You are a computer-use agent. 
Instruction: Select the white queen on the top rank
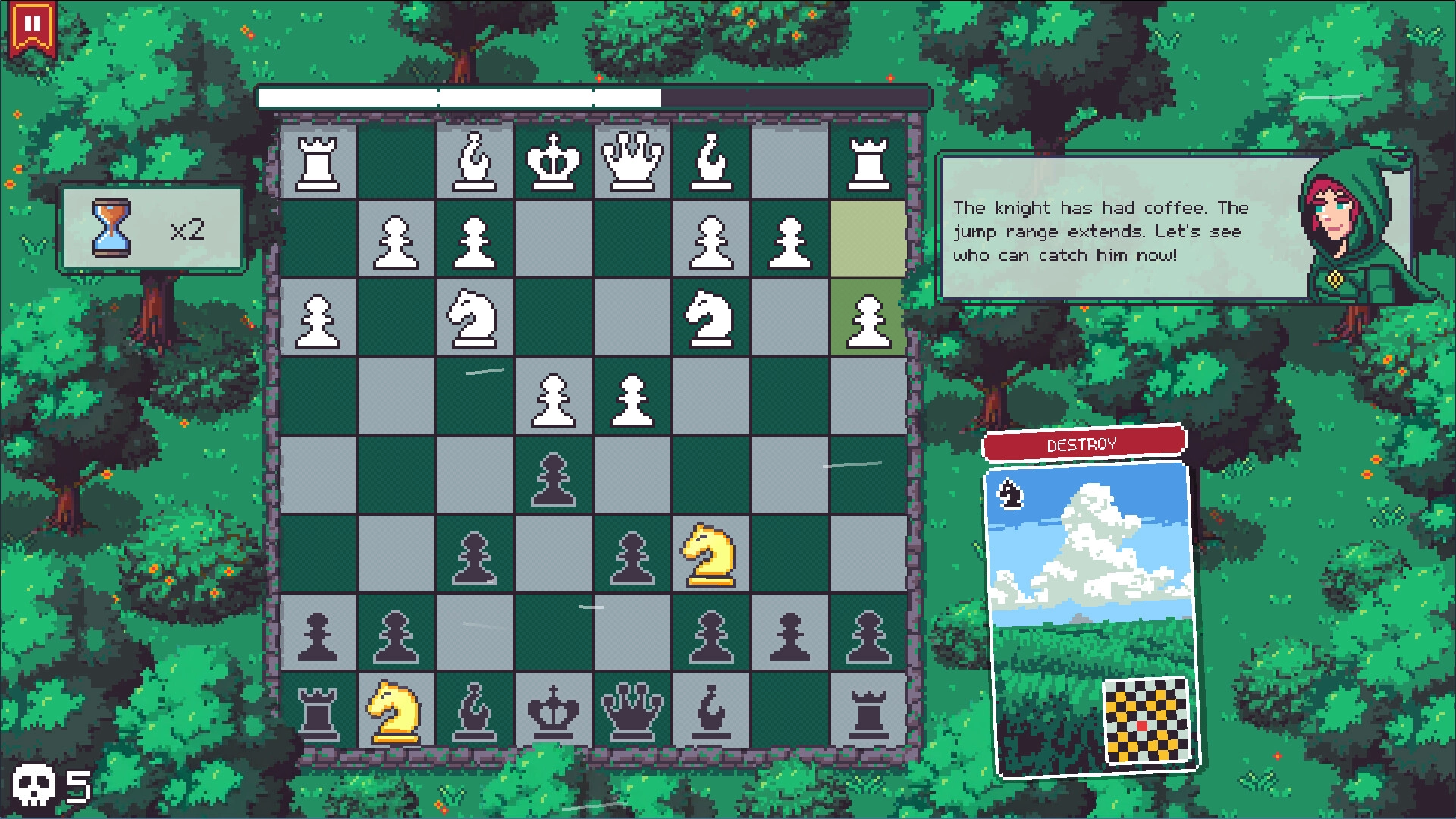(x=631, y=159)
